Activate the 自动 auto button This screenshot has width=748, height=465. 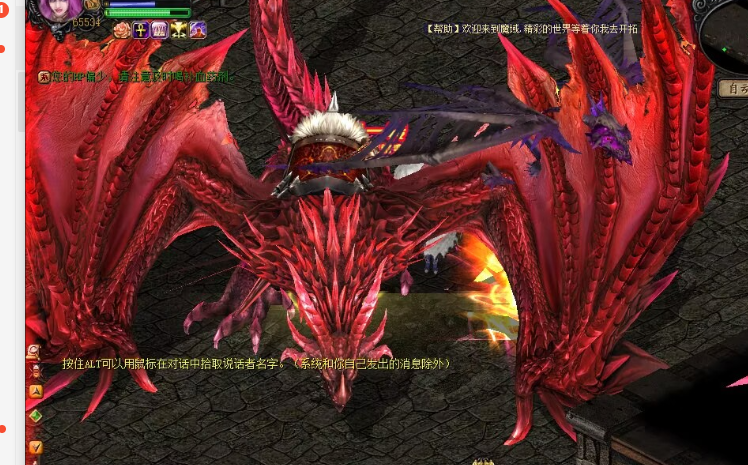734,88
